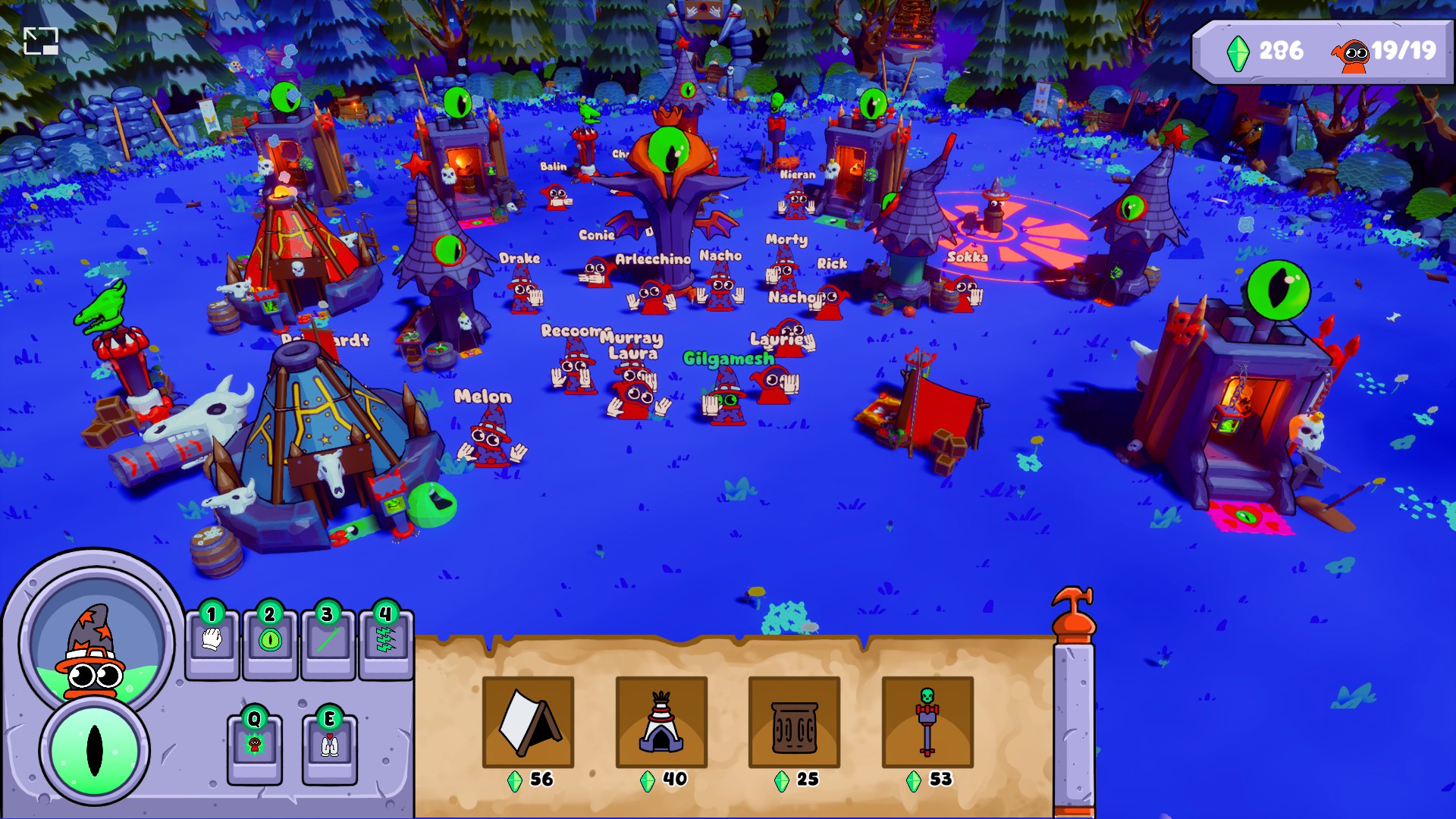
Task: Choose the green wand ability slot
Action: tap(328, 642)
